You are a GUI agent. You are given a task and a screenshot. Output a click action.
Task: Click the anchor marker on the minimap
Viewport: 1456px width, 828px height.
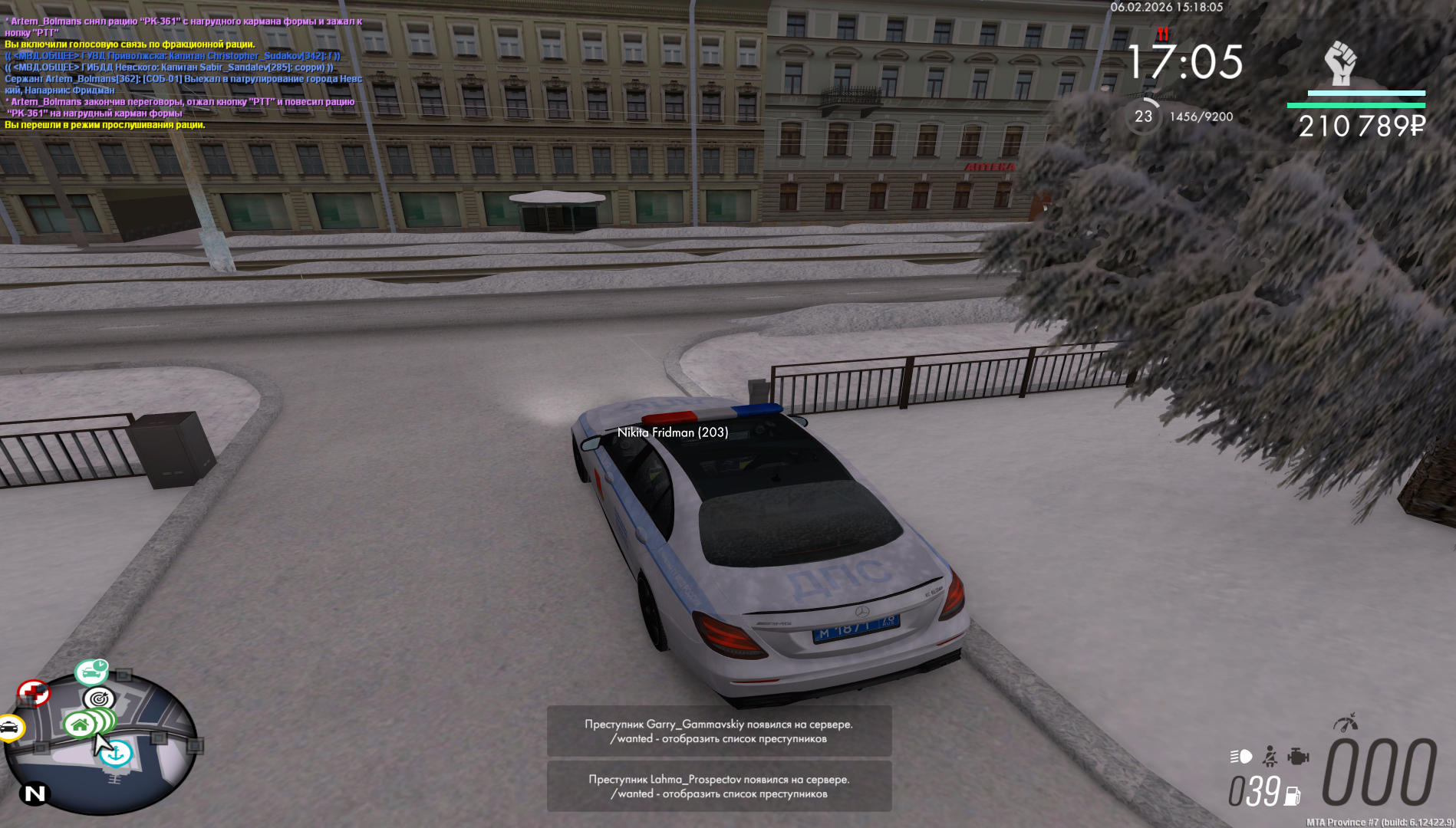click(117, 754)
